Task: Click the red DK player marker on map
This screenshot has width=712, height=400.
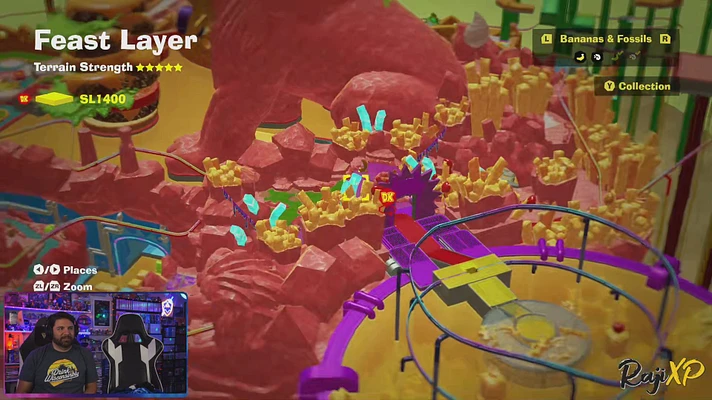Action: (x=388, y=196)
